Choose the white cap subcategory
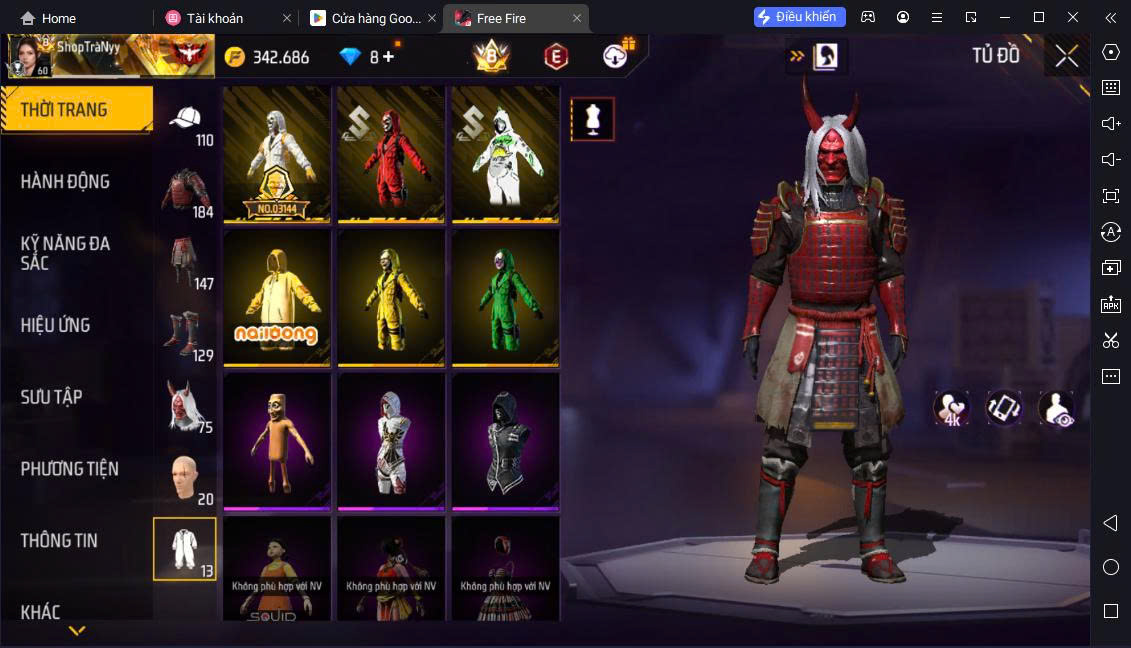 point(185,122)
